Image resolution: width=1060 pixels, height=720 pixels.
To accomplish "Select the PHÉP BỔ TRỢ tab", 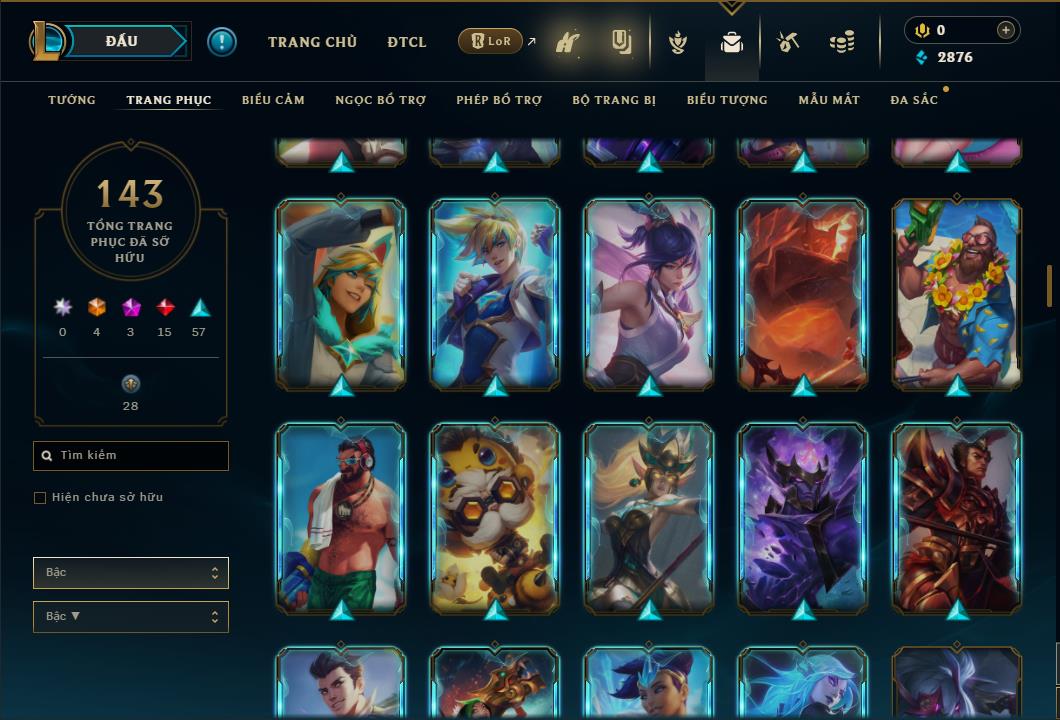I will coord(499,100).
